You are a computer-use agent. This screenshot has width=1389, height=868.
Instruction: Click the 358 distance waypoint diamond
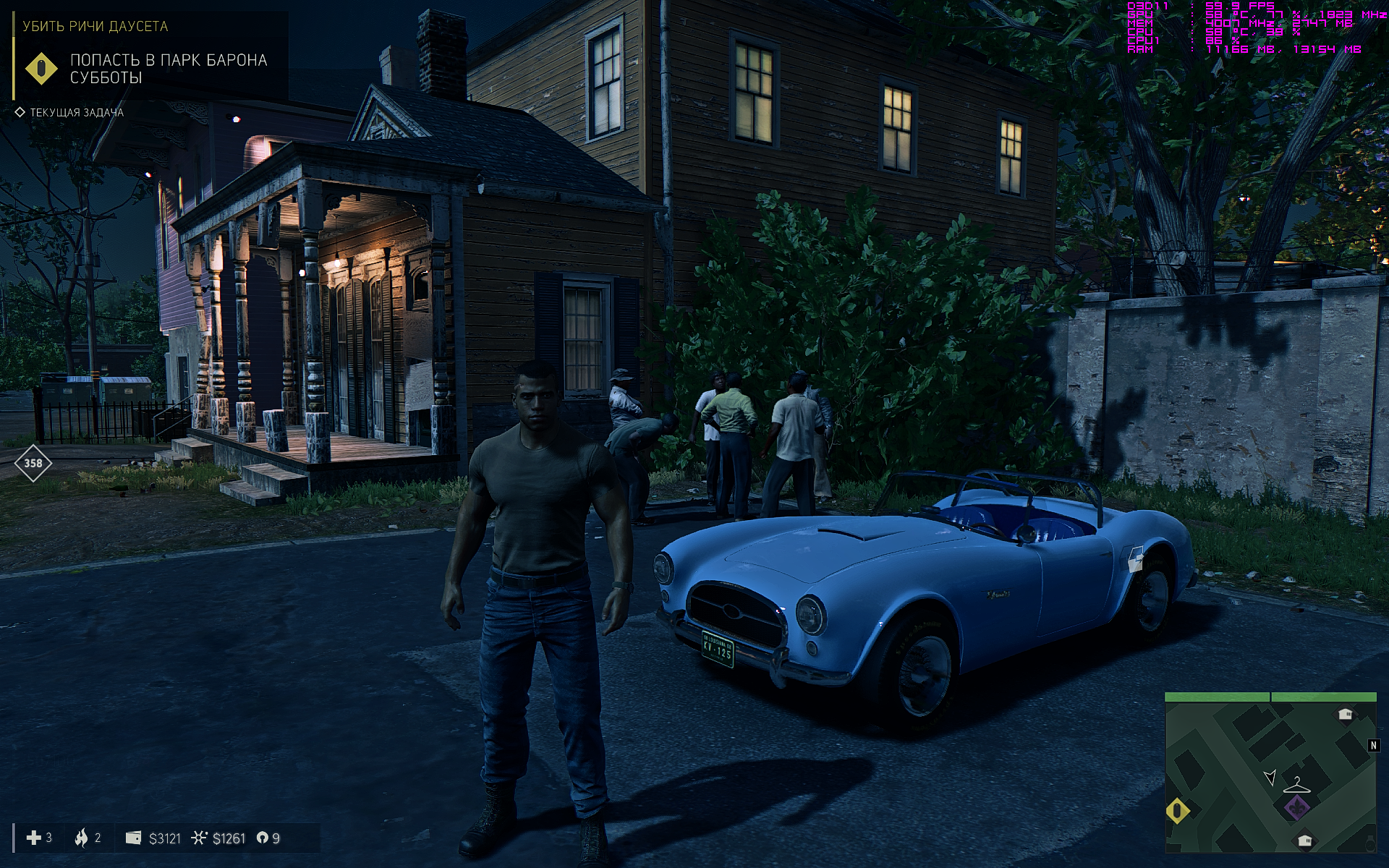(33, 463)
